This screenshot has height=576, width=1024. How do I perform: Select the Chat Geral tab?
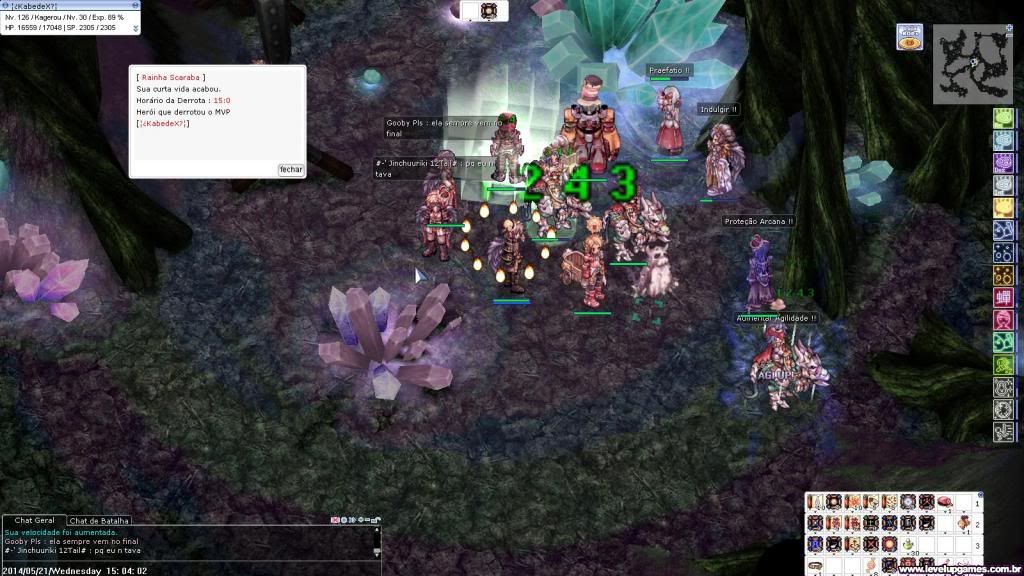click(34, 520)
